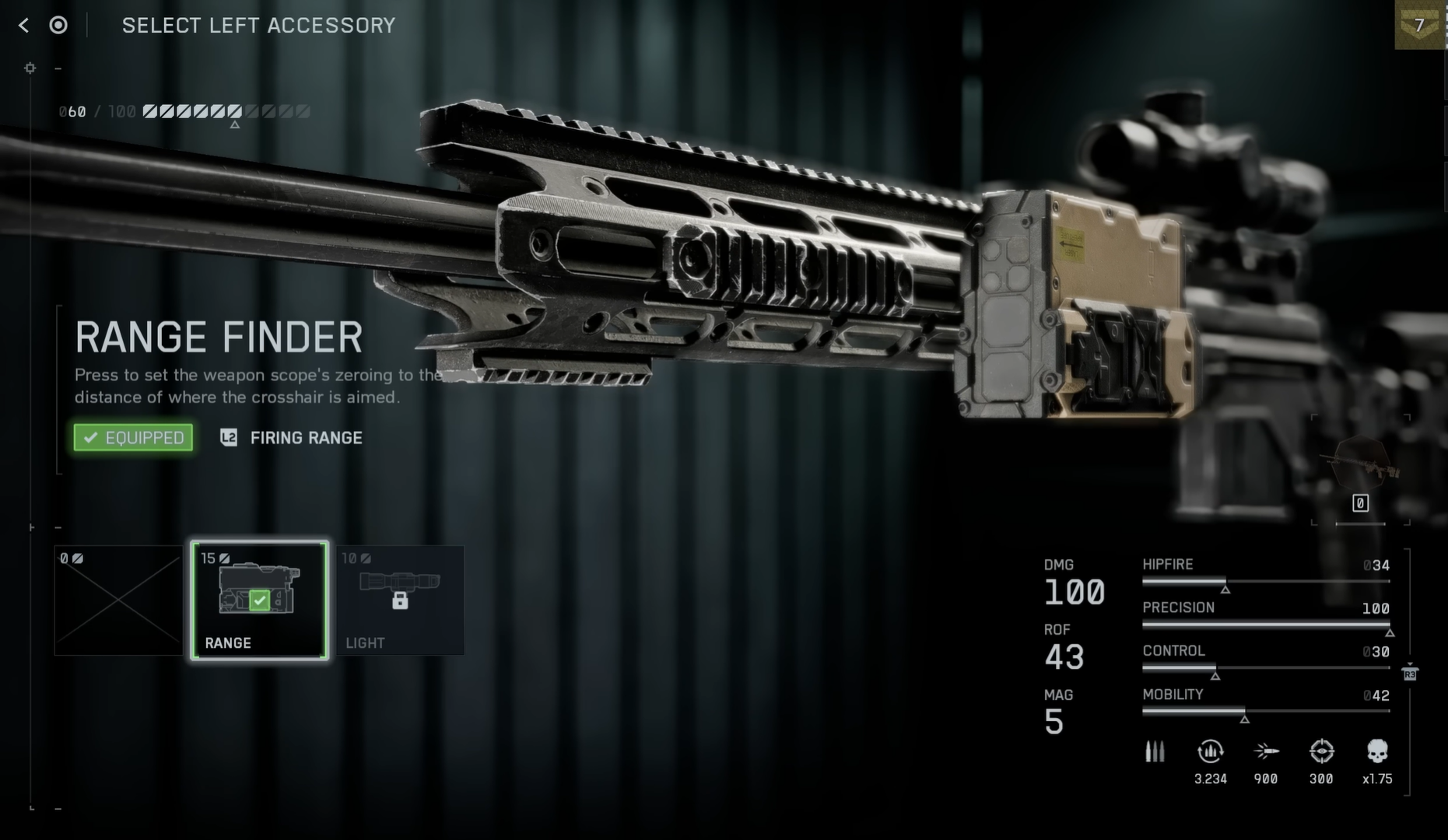This screenshot has width=1448, height=840.
Task: Go back using the left arrow
Action: click(x=23, y=26)
